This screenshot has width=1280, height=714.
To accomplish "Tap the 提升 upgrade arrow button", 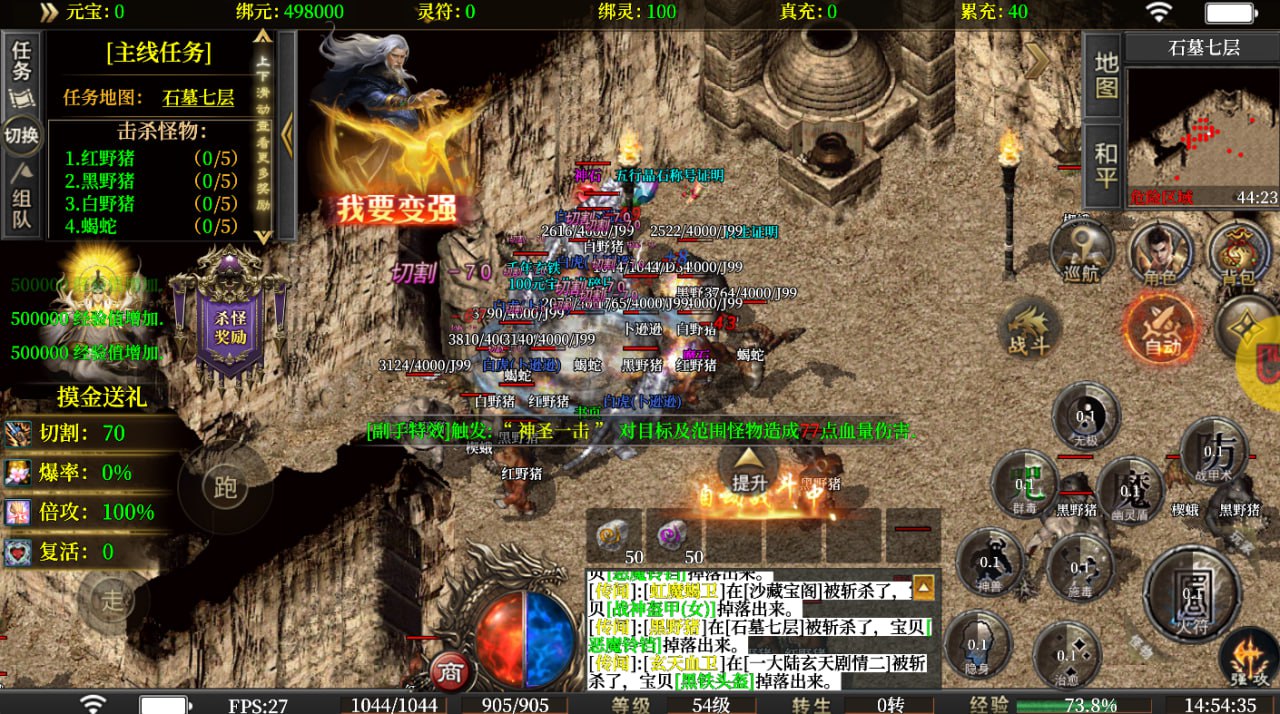I will coord(749,468).
